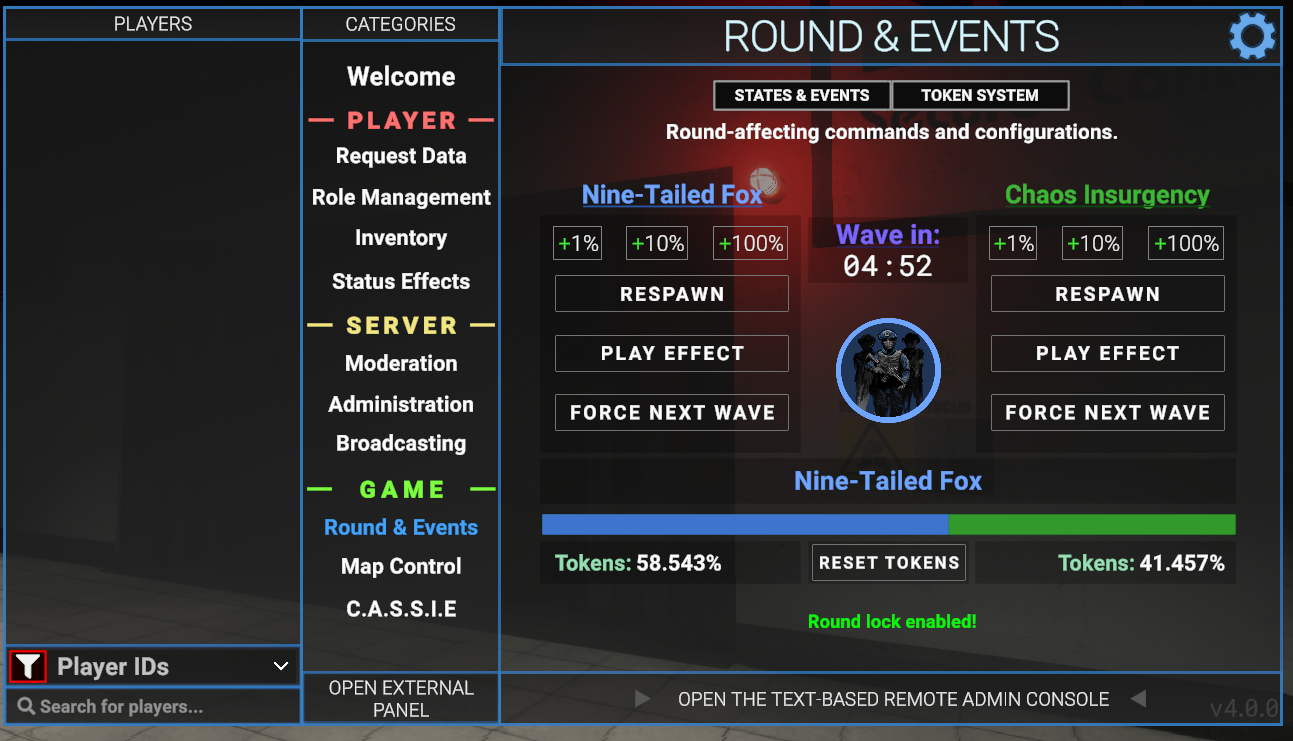
Task: Switch to the STATES & EVENTS tab
Action: (801, 95)
